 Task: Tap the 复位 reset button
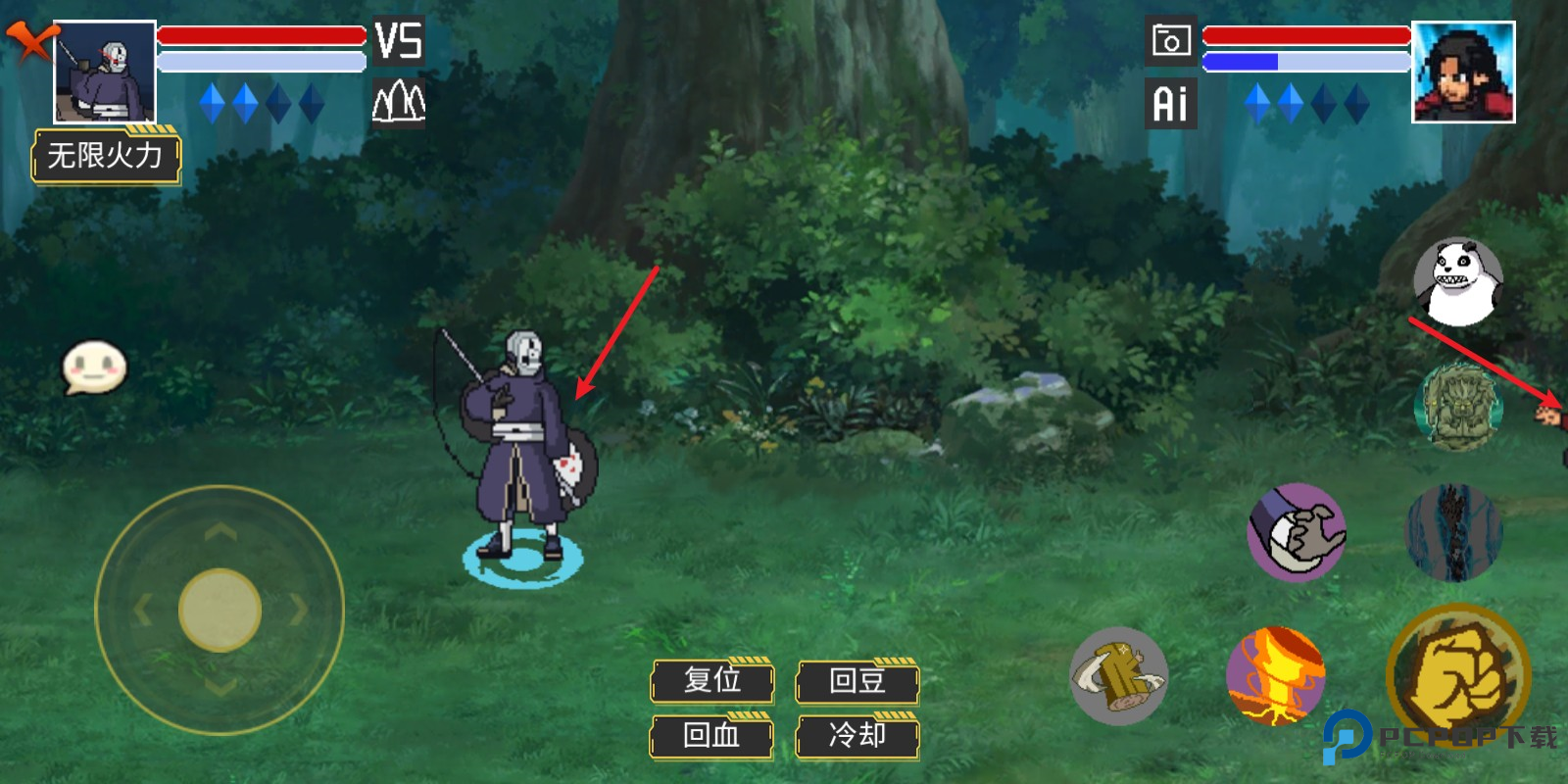coord(712,681)
